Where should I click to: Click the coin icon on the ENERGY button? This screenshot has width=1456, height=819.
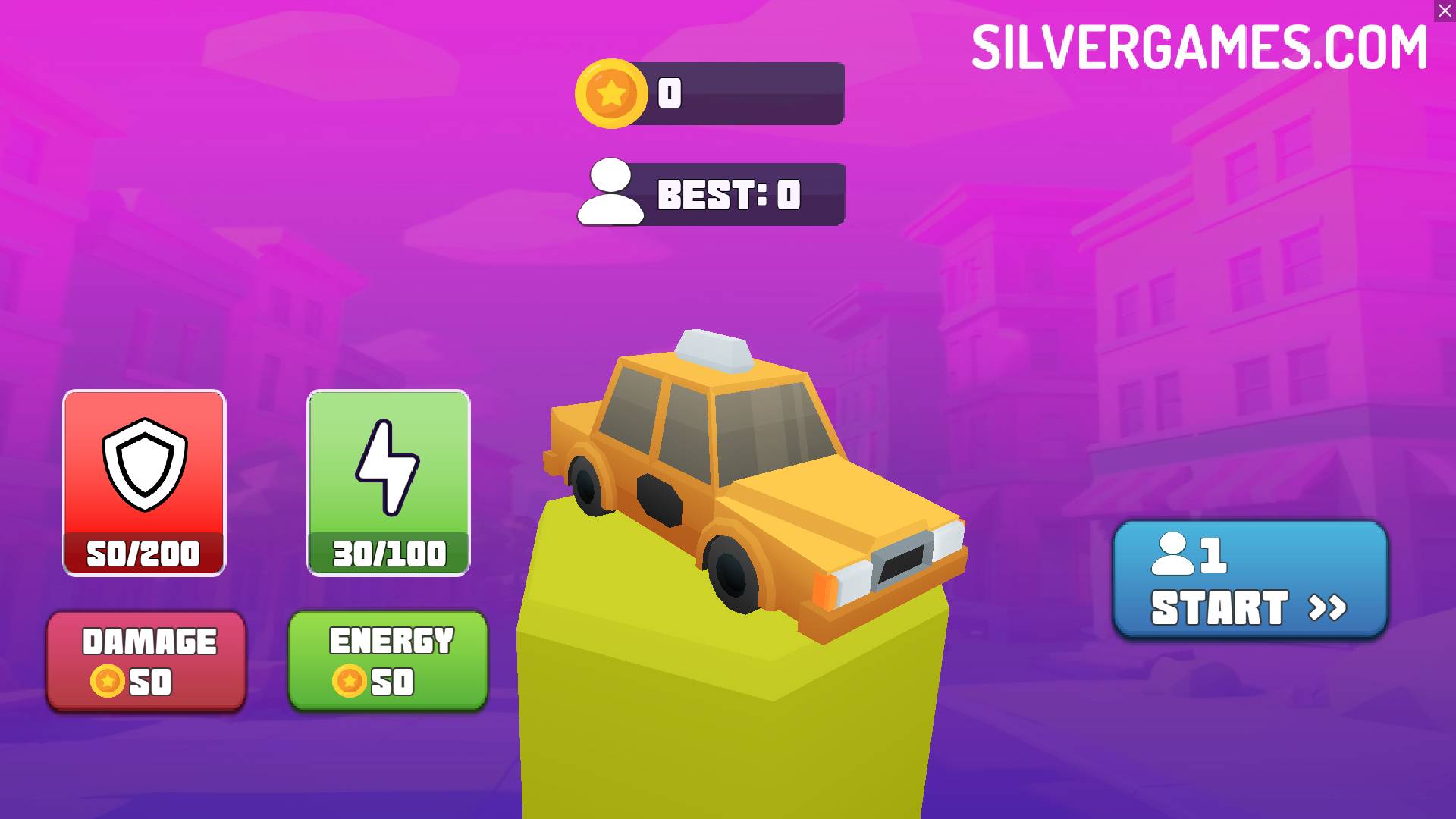350,681
